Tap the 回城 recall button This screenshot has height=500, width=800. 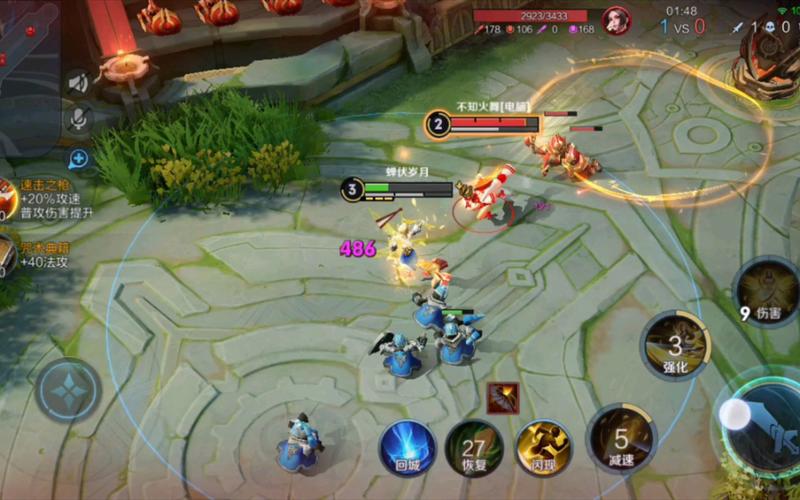click(x=407, y=447)
